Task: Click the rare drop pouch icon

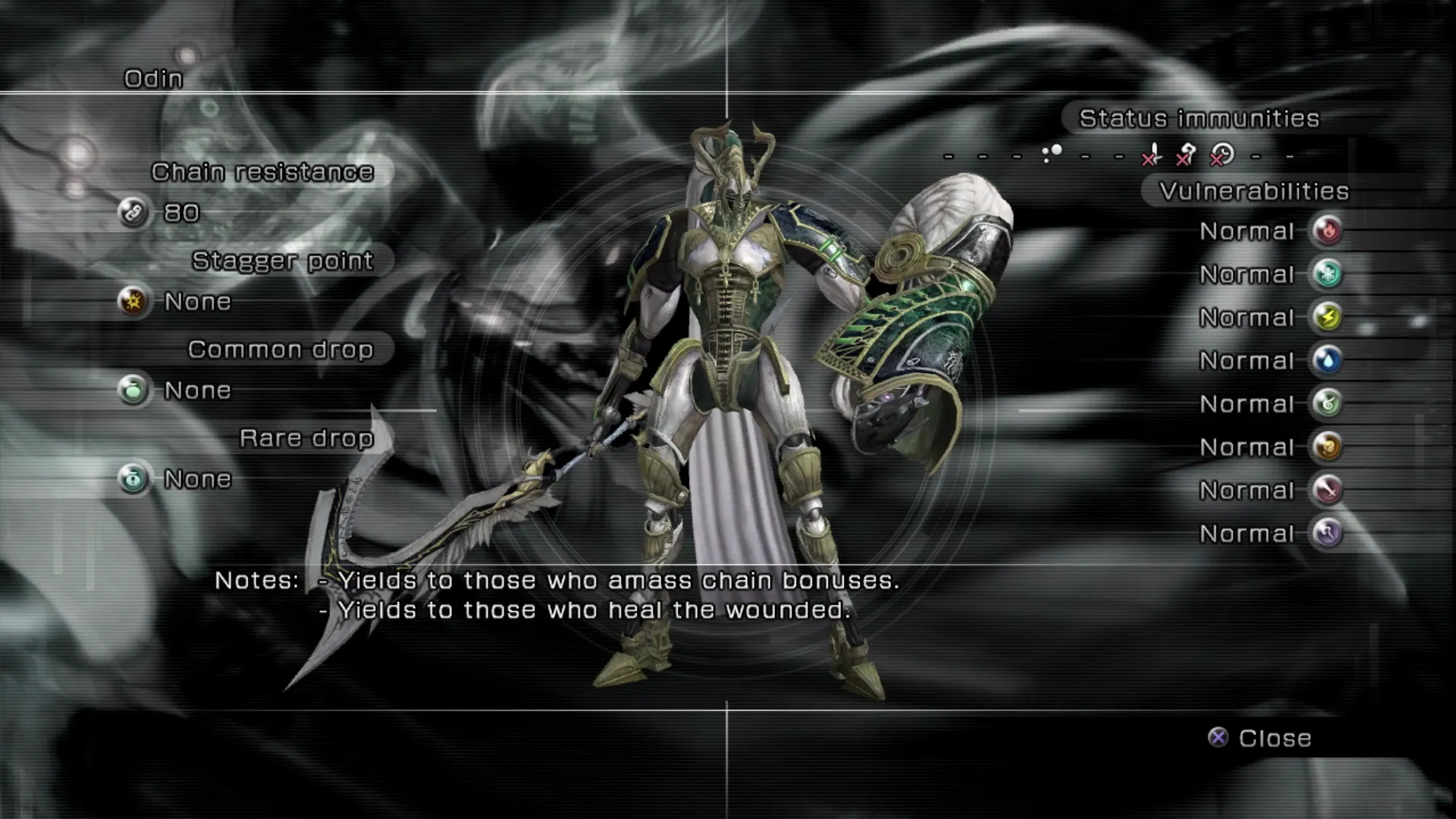Action: pos(133,479)
